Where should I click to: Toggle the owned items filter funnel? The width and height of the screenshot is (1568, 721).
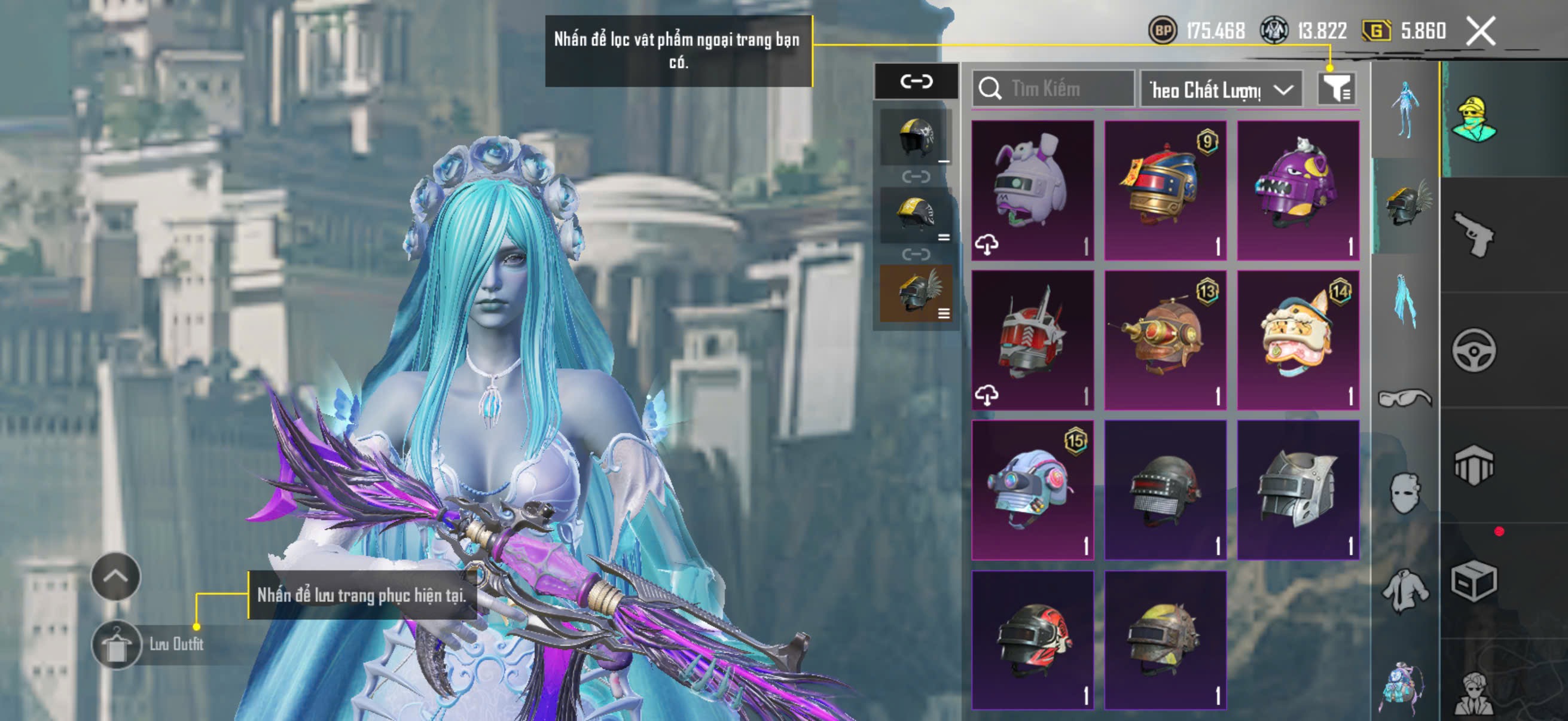coord(1336,90)
